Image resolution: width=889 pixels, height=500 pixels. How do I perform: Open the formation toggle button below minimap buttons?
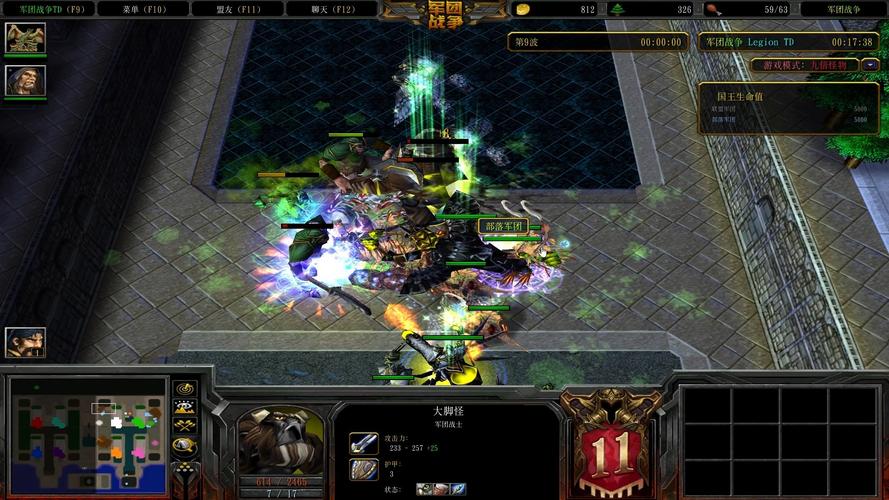184,466
